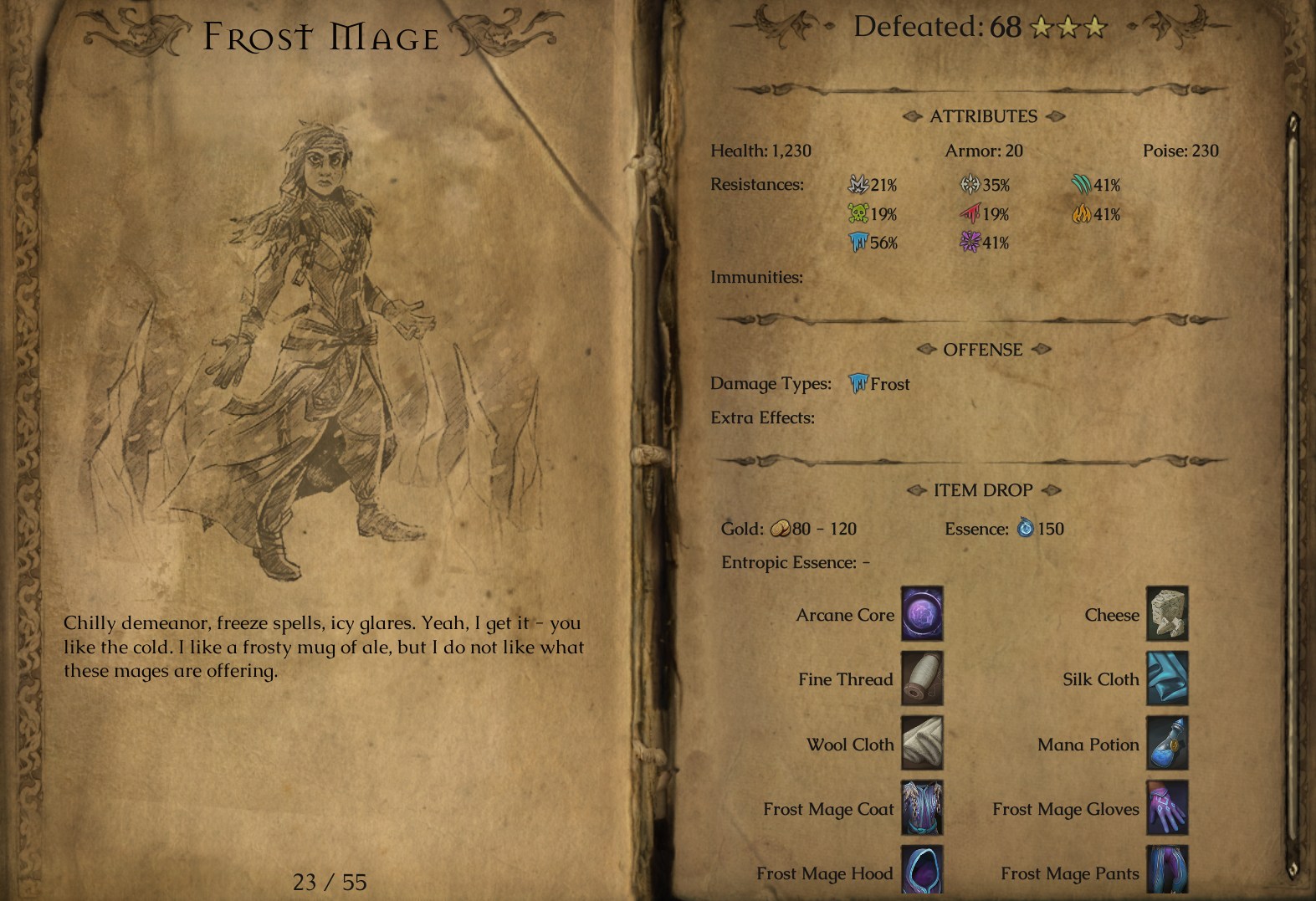Select the Frost Mage Gloves icon
Screen dimensions: 1316x901
coord(1167,808)
